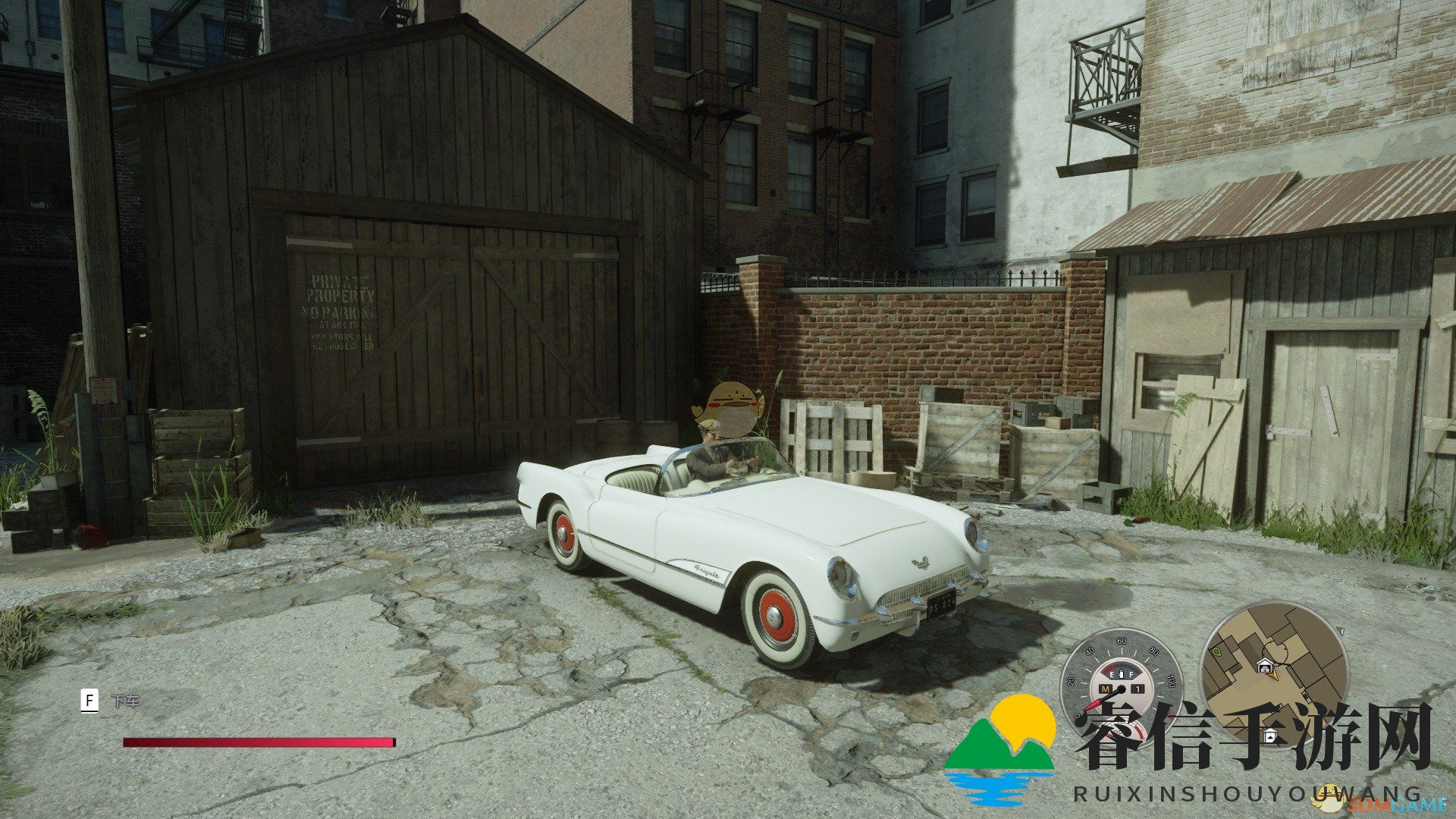The image size is (1456, 819).
Task: Click the gear indicator showing 1
Action: click(x=1137, y=689)
